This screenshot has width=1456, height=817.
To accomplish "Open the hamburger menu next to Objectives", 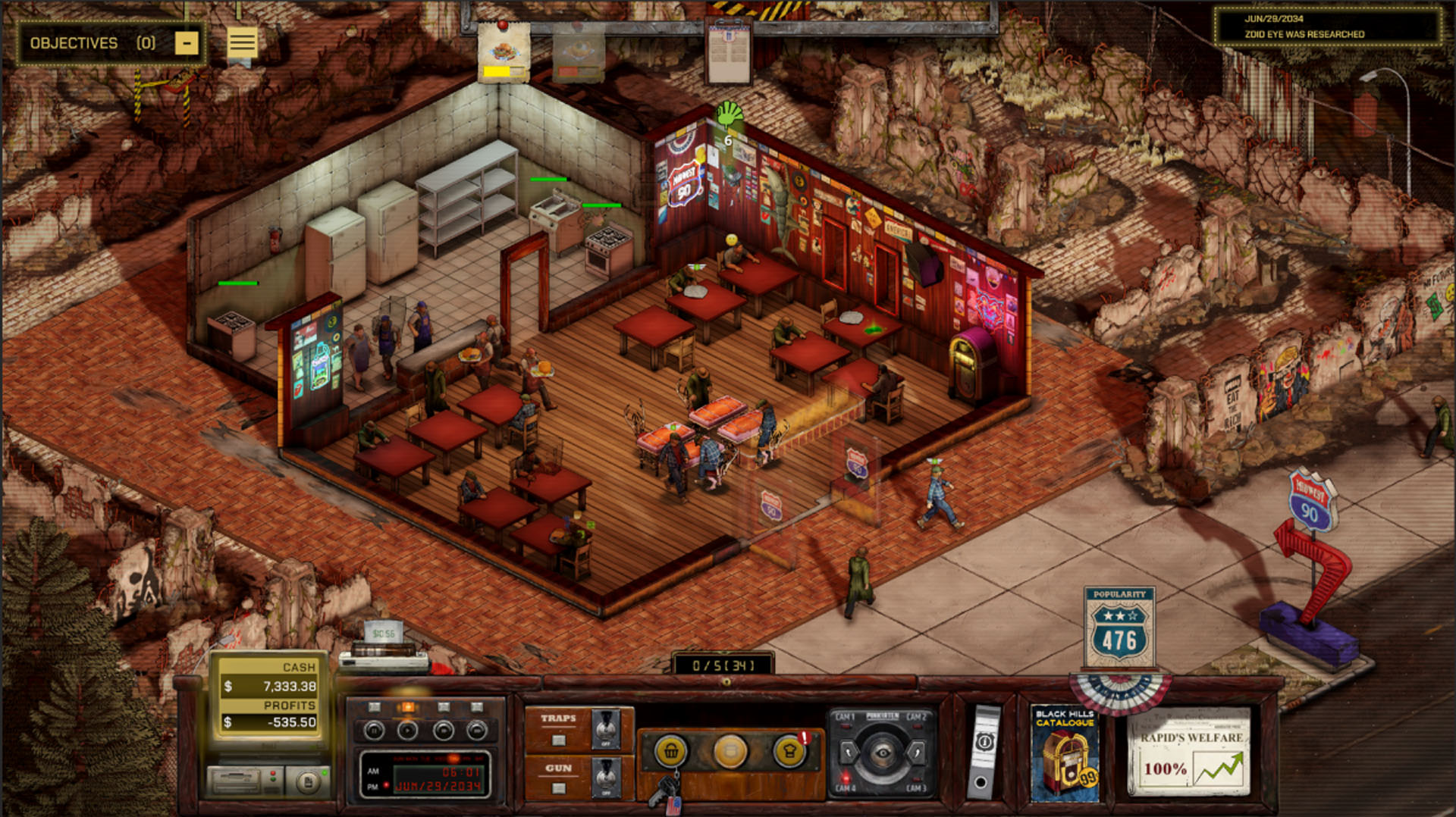I will coord(242,42).
